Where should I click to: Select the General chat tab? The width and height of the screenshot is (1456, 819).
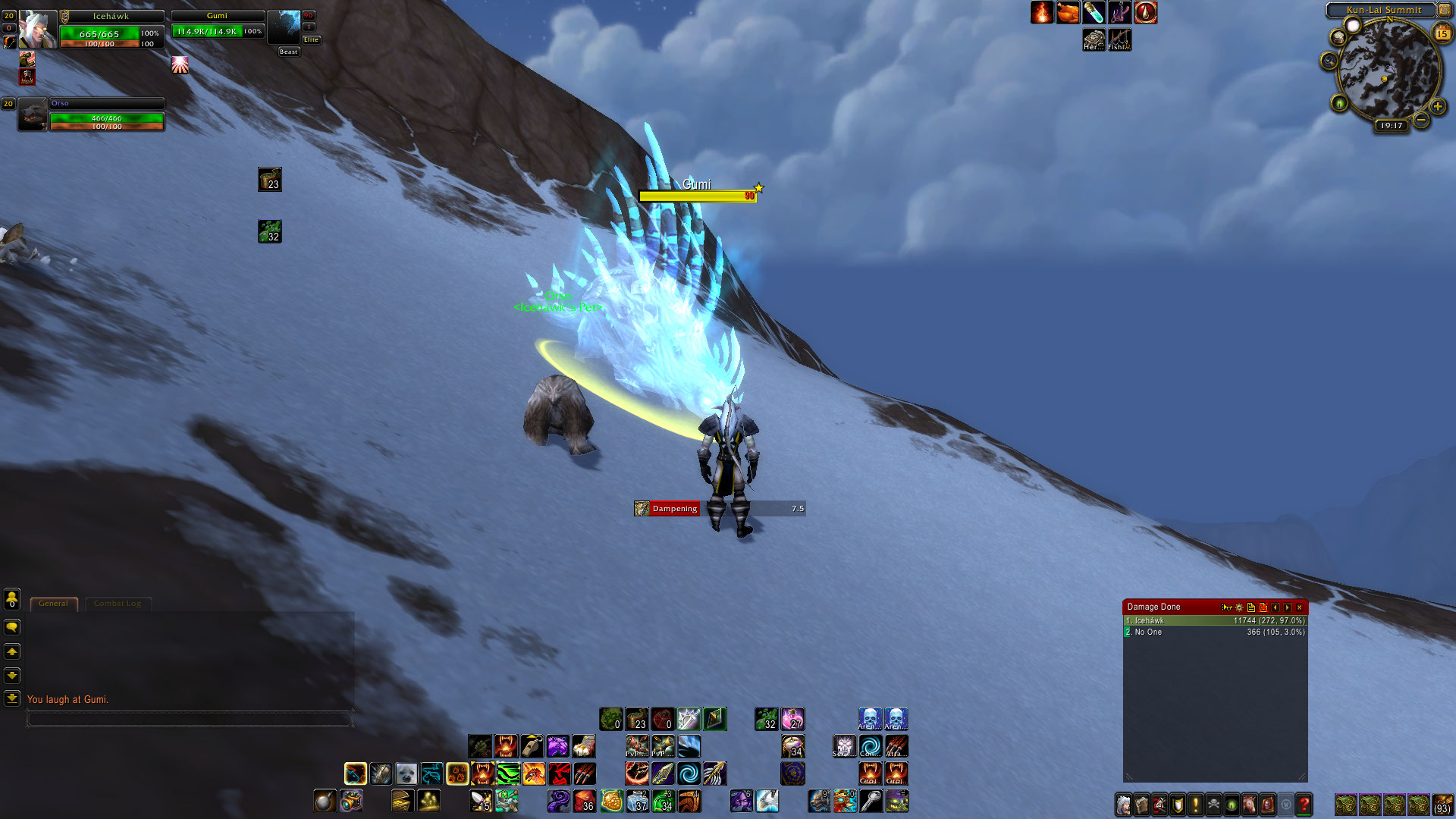pyautogui.click(x=53, y=604)
